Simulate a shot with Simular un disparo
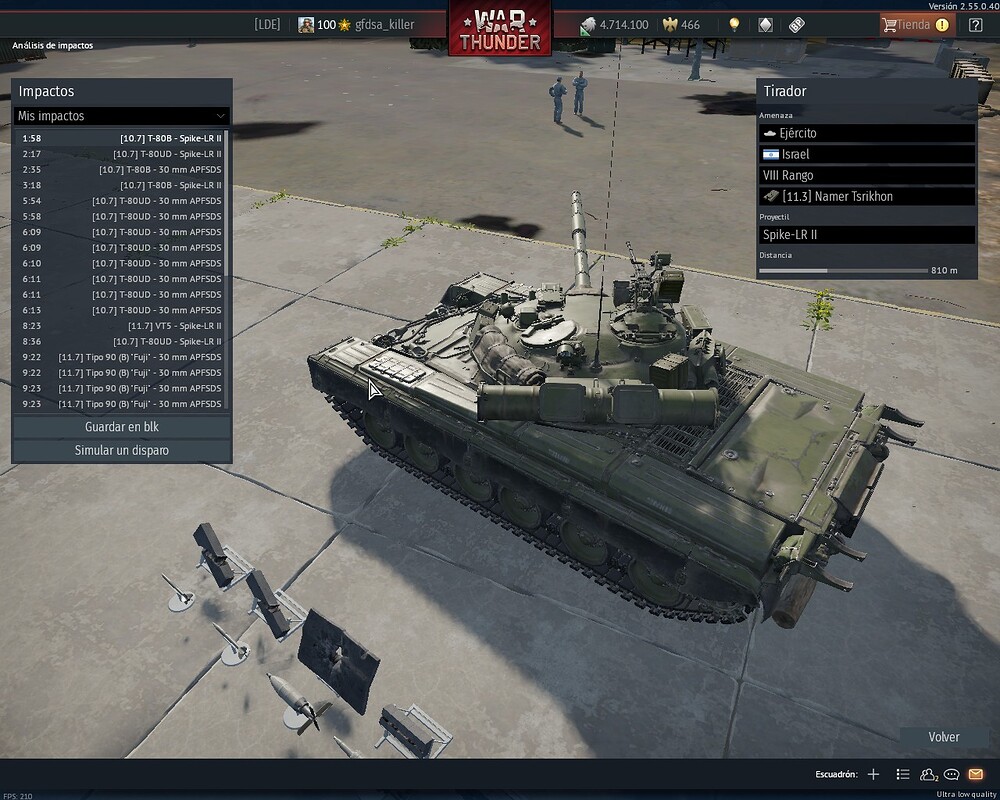The height and width of the screenshot is (800, 1000). tap(122, 451)
